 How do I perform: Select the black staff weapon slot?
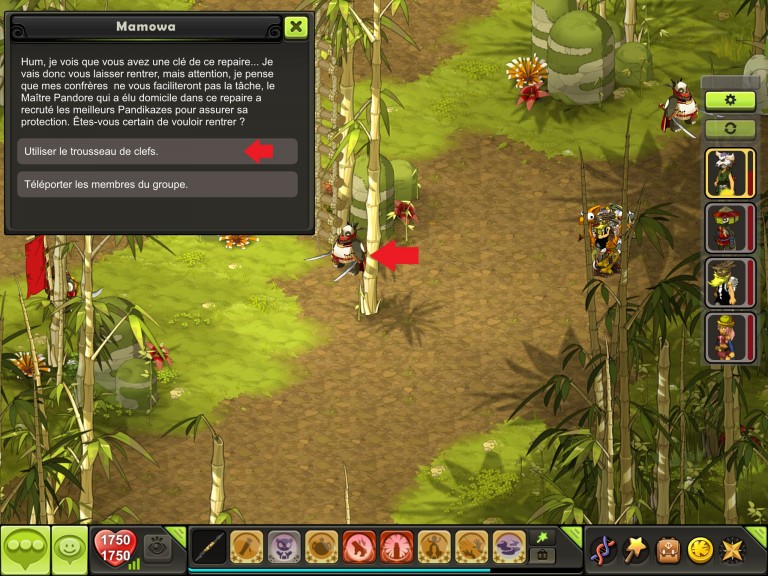pyautogui.click(x=208, y=547)
